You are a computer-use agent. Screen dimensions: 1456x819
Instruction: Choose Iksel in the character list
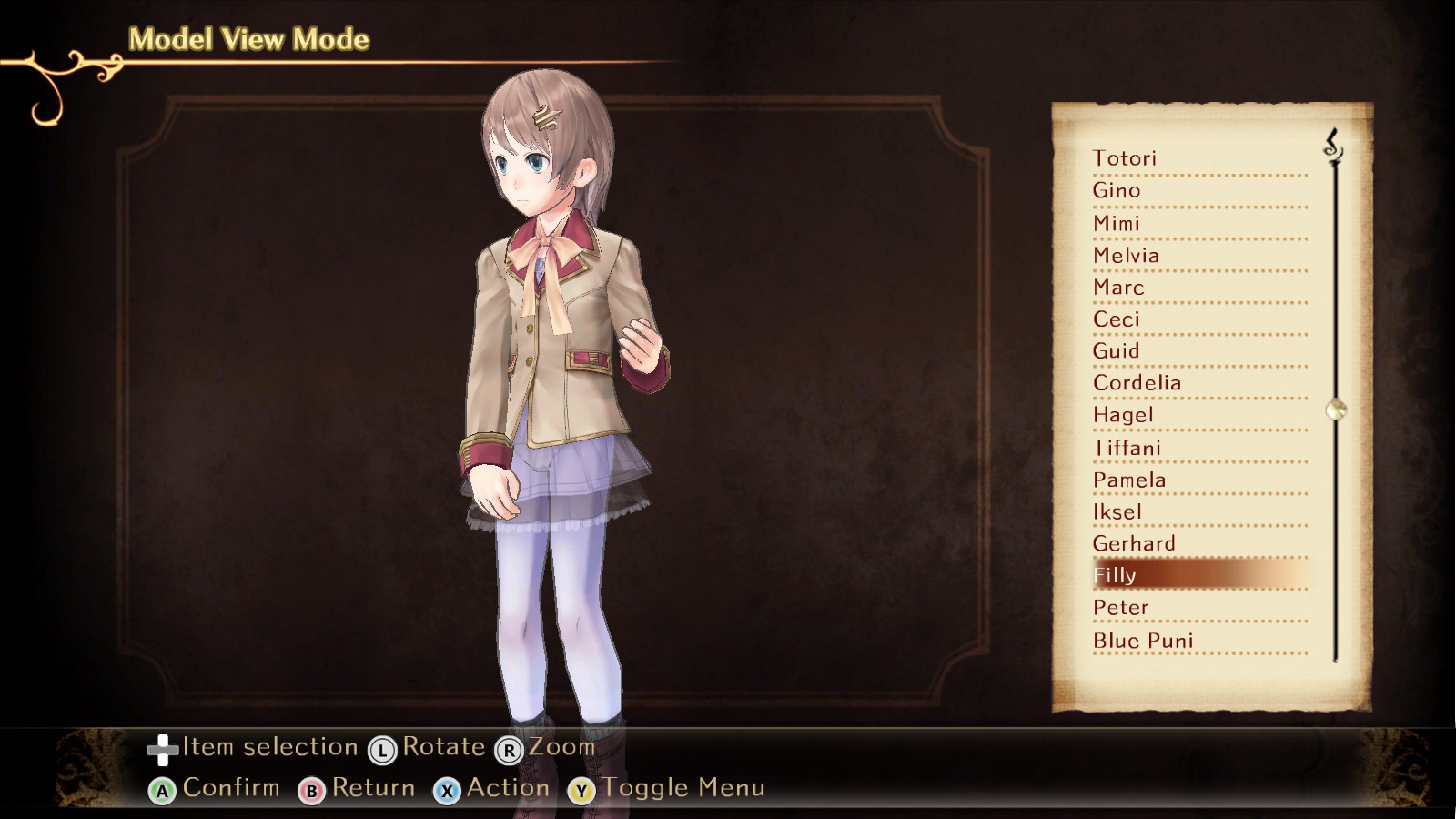coord(1117,511)
